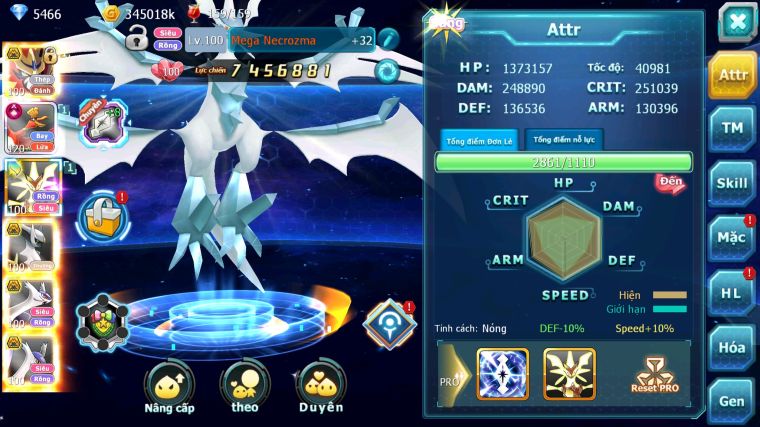760x427 pixels.
Task: Close the Attr panel
Action: coord(736,20)
